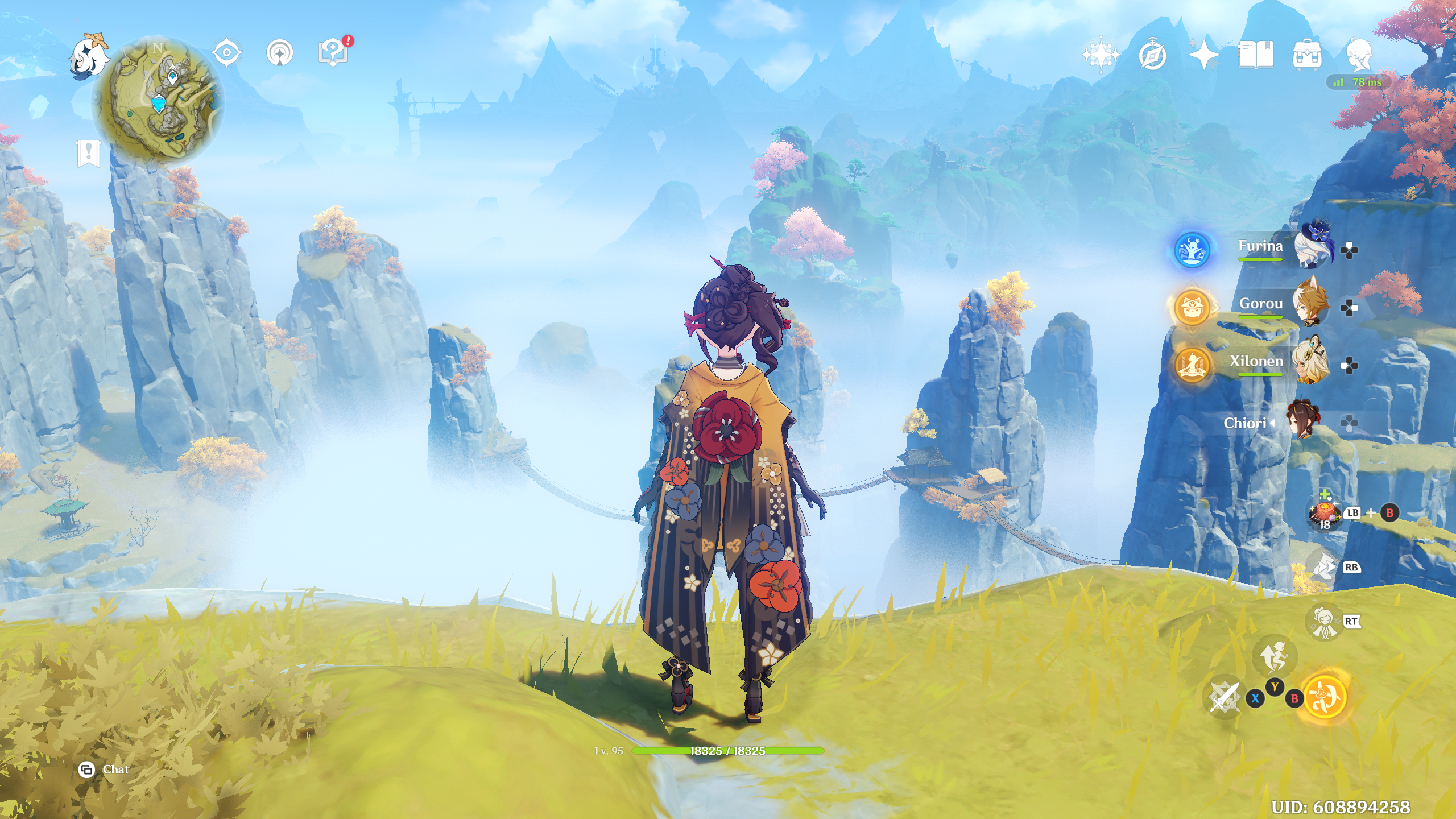Open the large sparkle-cluster icon in top bar

click(x=1101, y=55)
